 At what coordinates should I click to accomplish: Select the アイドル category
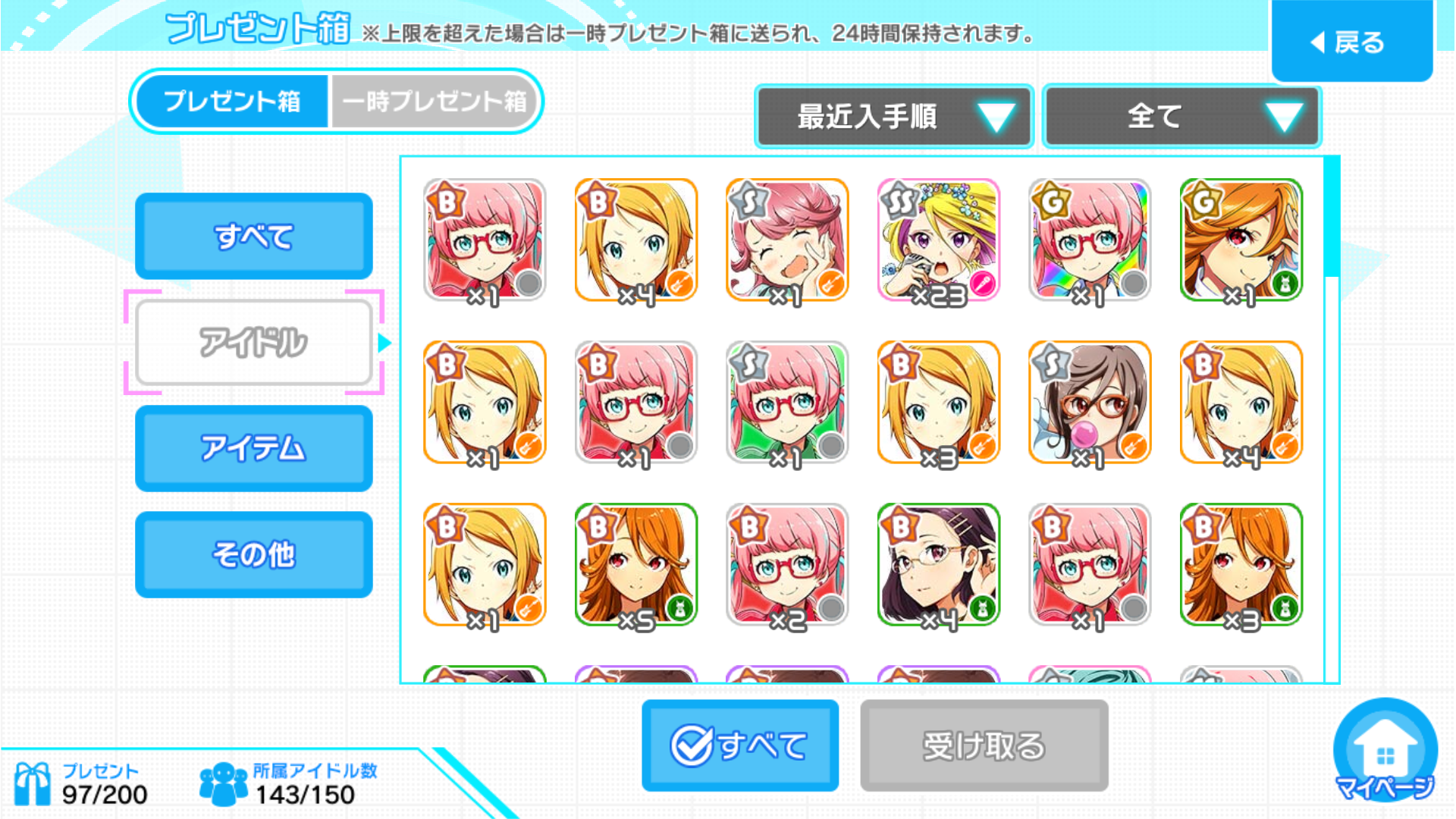(x=253, y=342)
